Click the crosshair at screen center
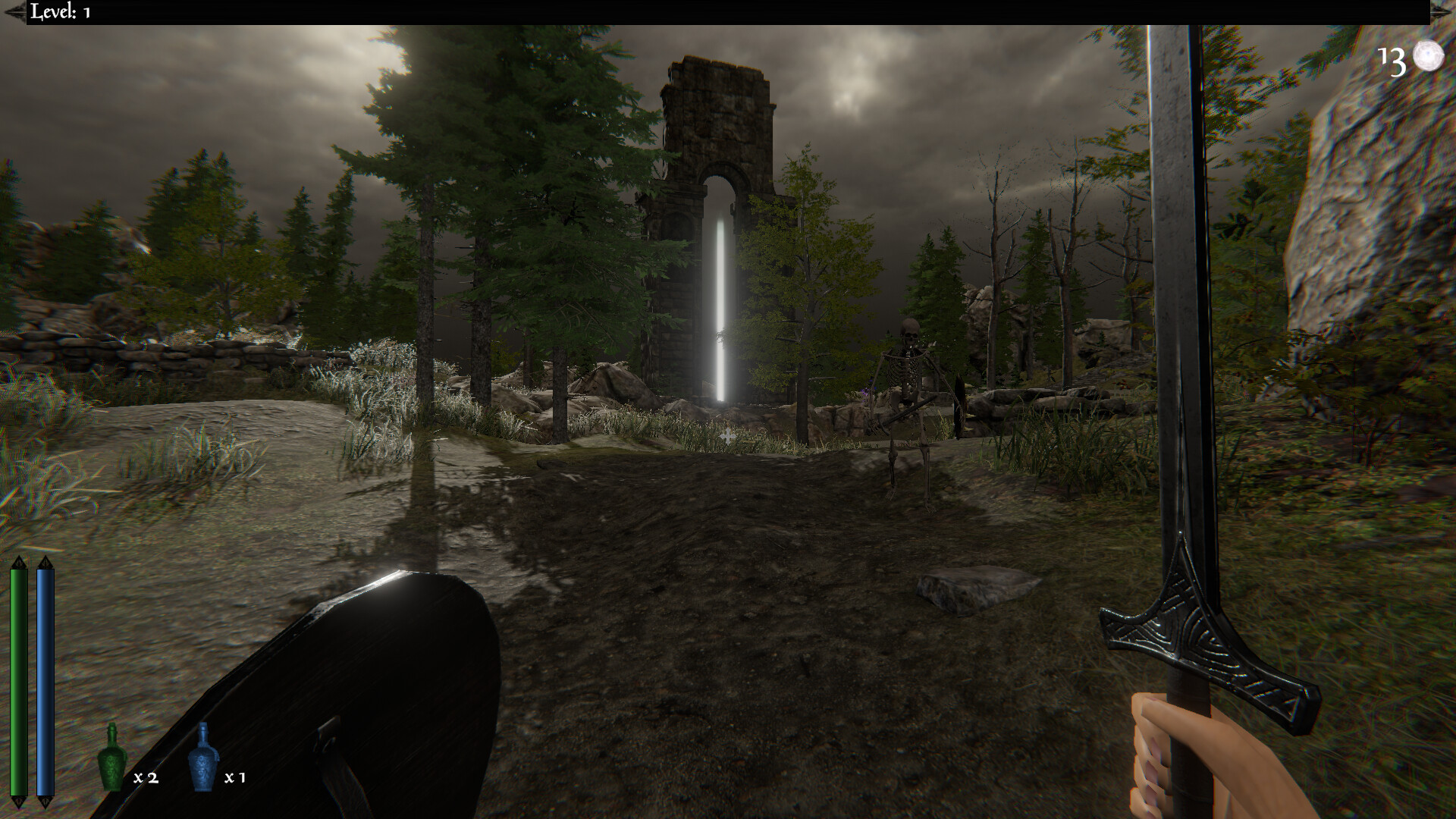The height and width of the screenshot is (819, 1456). [x=728, y=435]
